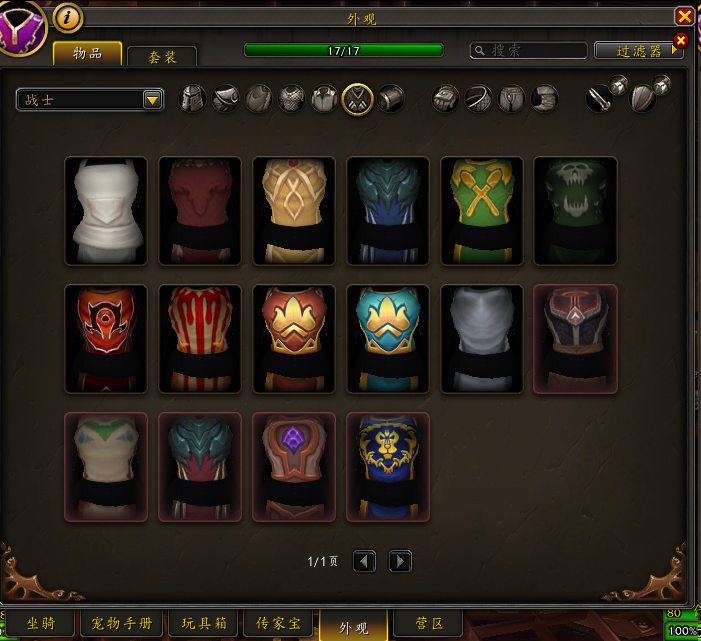701x641 pixels.
Task: Go to the previous appearance page
Action: (365, 562)
